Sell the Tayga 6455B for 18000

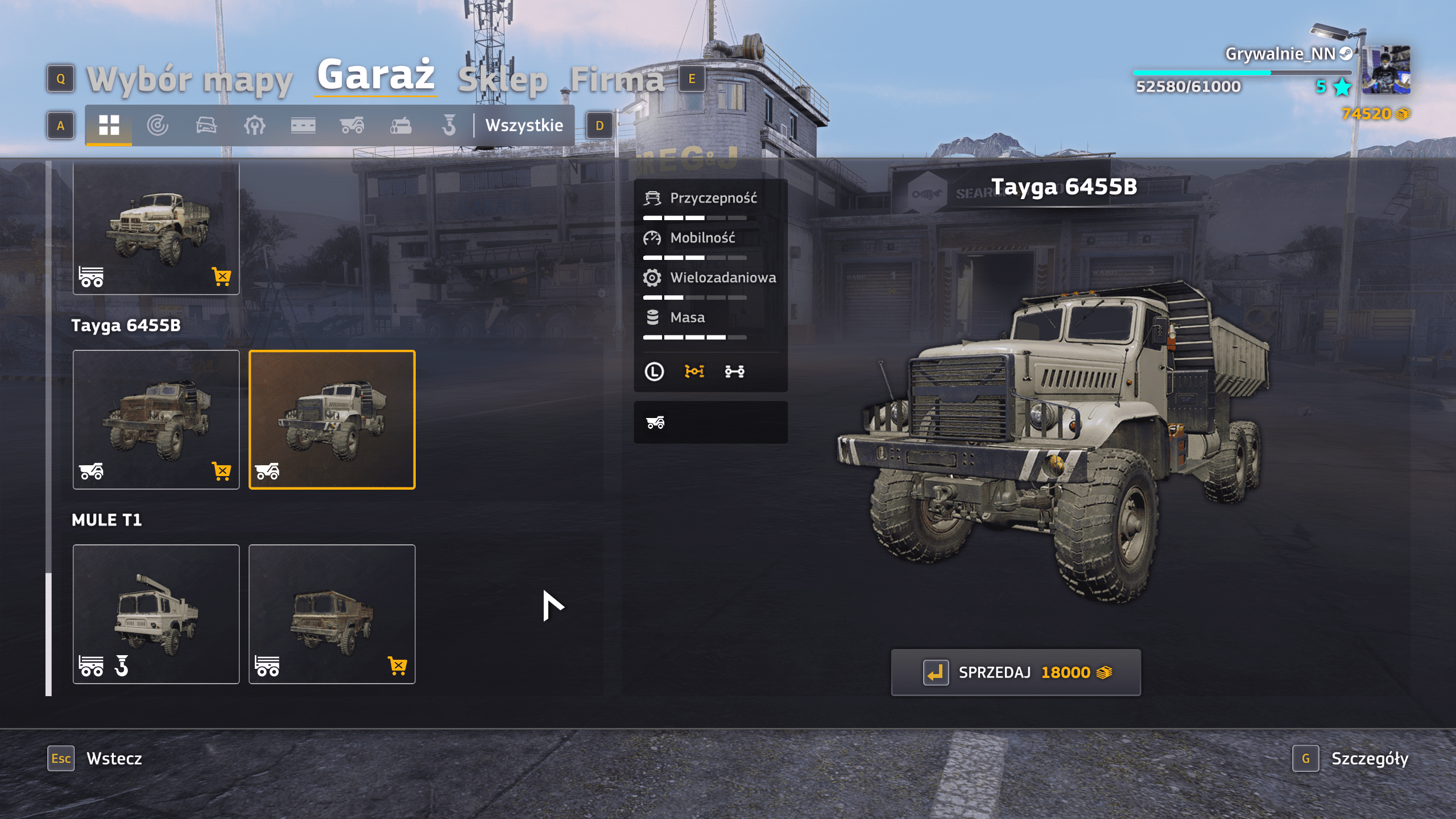(x=1016, y=672)
